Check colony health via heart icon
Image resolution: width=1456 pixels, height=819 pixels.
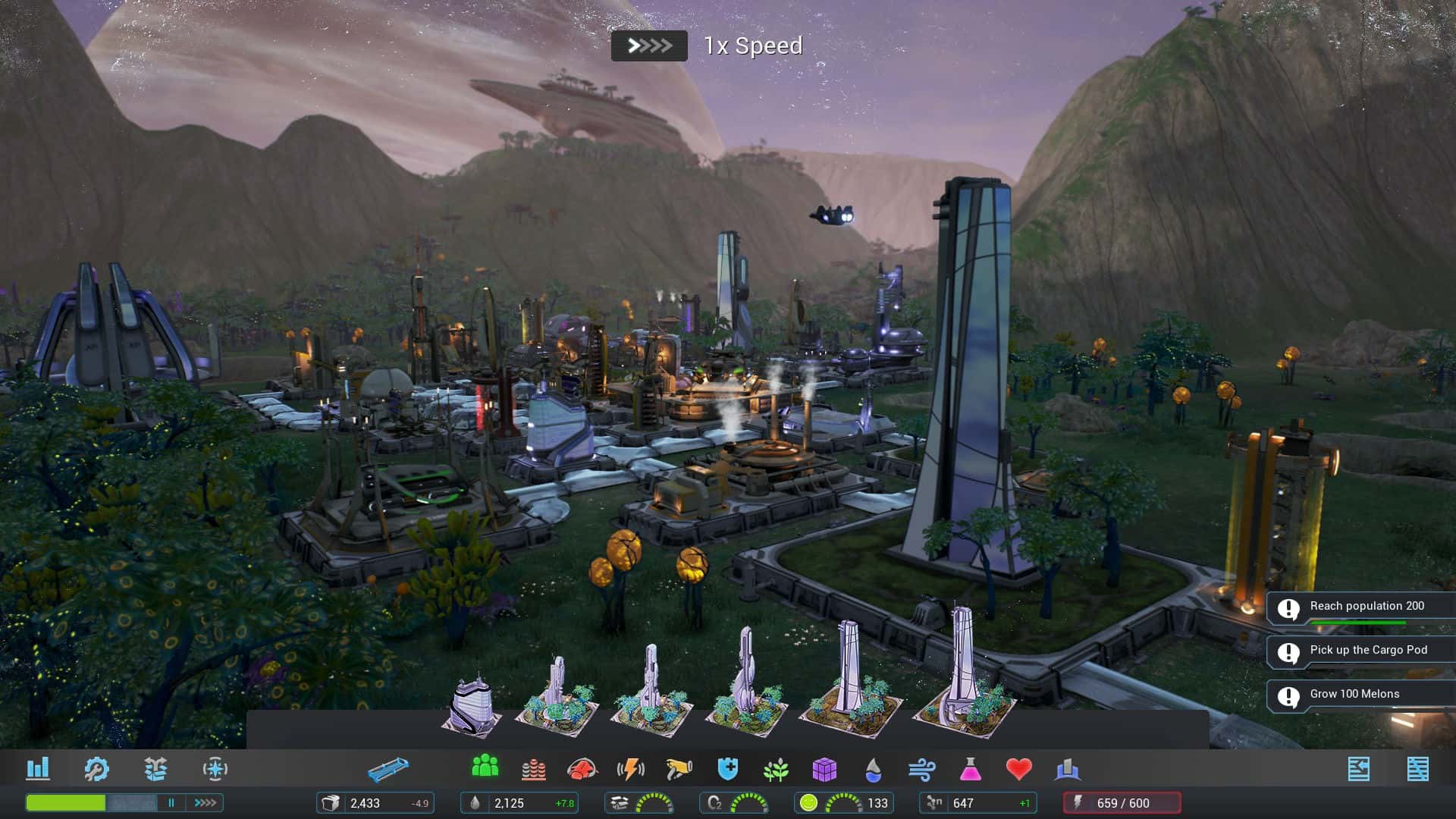point(1020,768)
